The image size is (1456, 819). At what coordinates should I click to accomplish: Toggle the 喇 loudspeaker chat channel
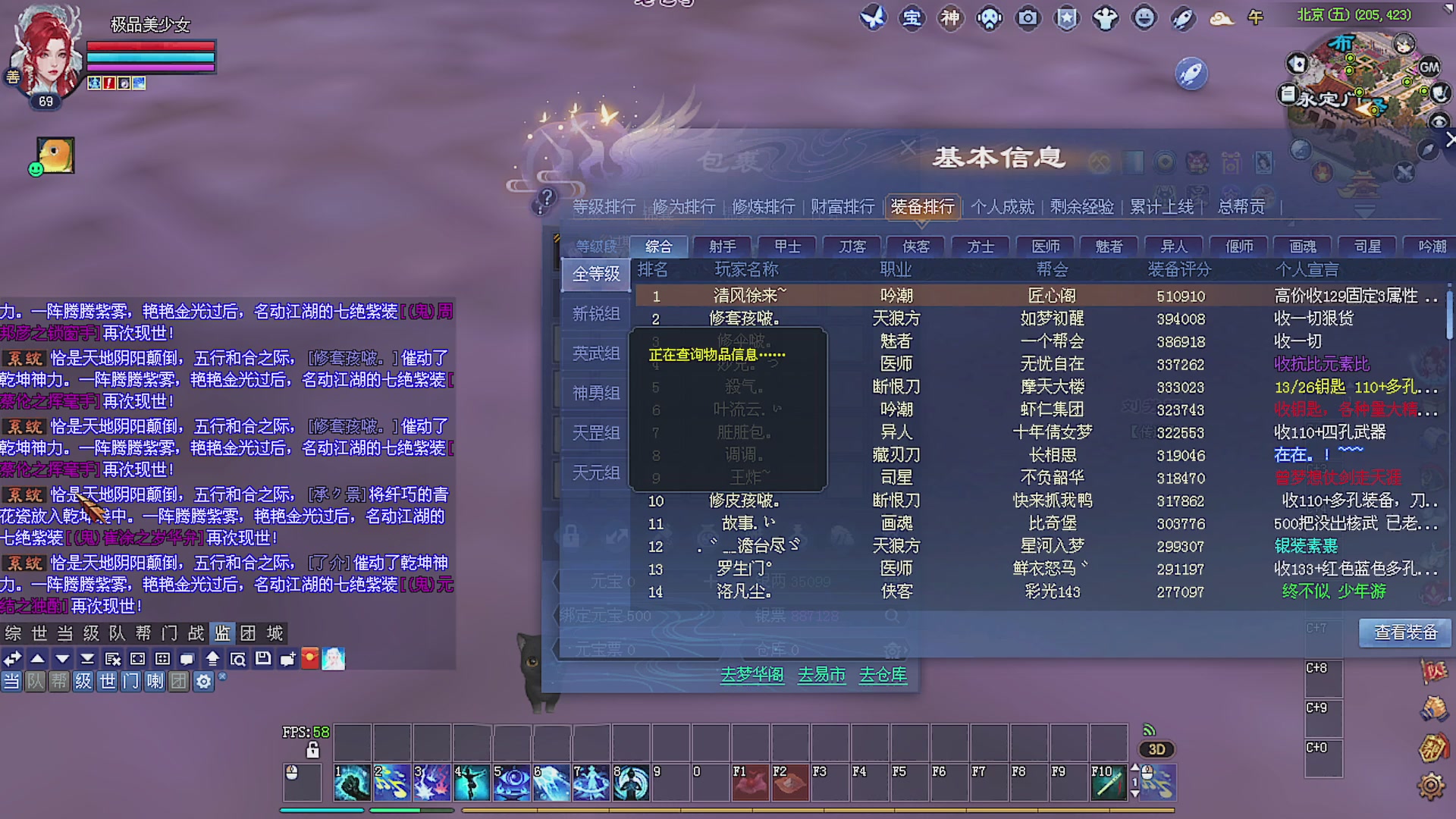pyautogui.click(x=156, y=682)
